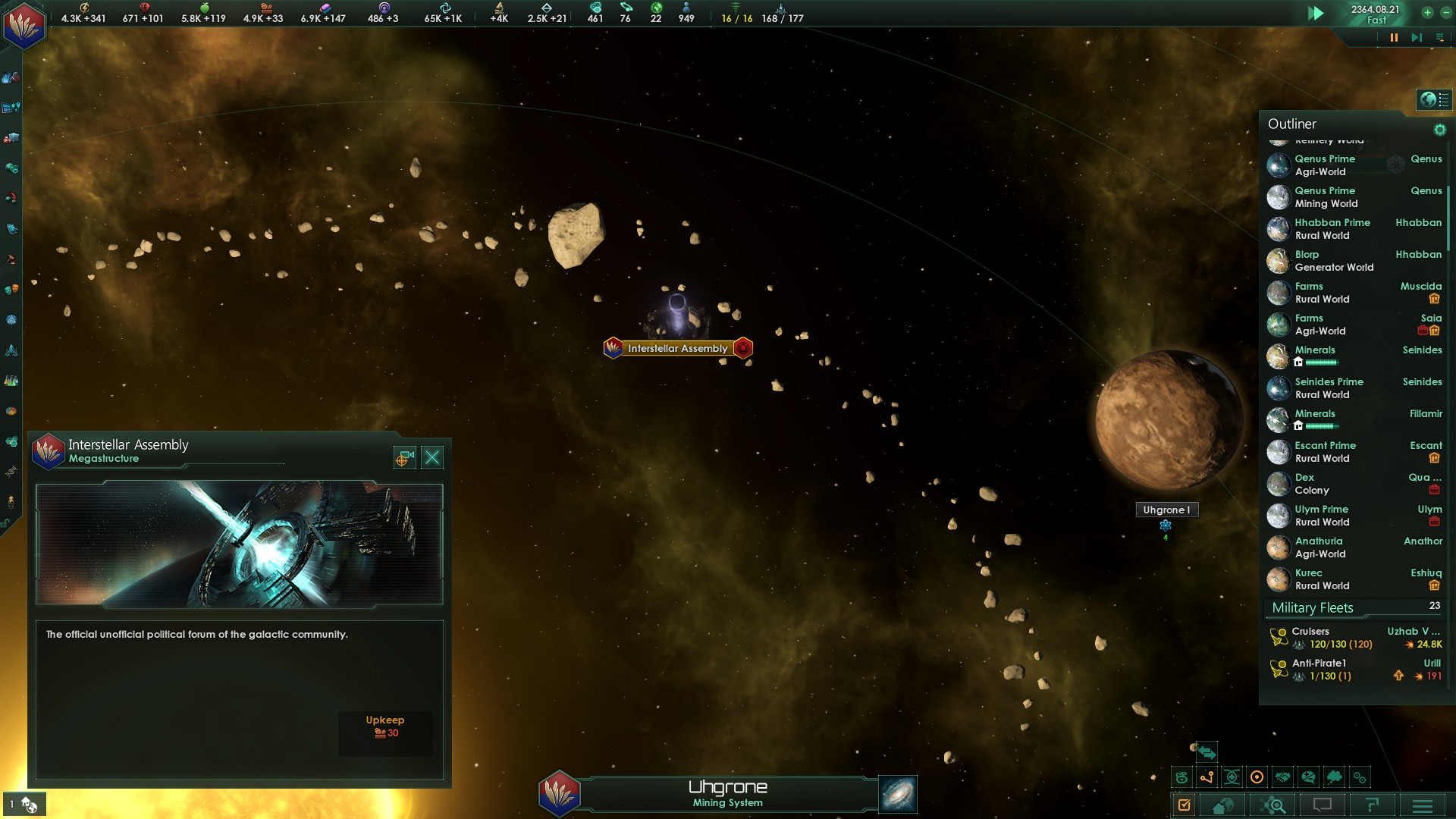
Task: Open Outliner settings gear
Action: tap(1439, 130)
